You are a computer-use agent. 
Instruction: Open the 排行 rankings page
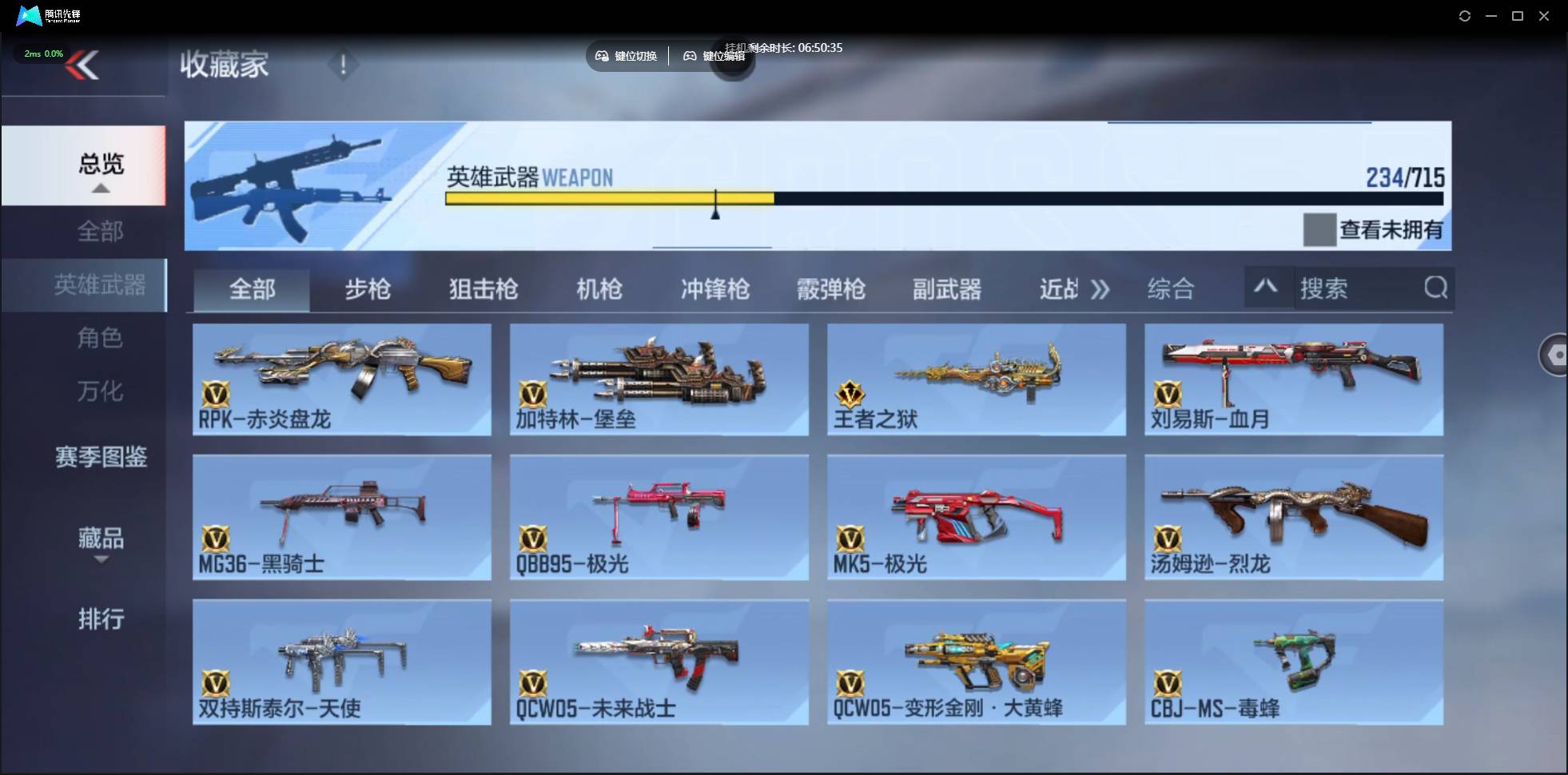tap(101, 620)
